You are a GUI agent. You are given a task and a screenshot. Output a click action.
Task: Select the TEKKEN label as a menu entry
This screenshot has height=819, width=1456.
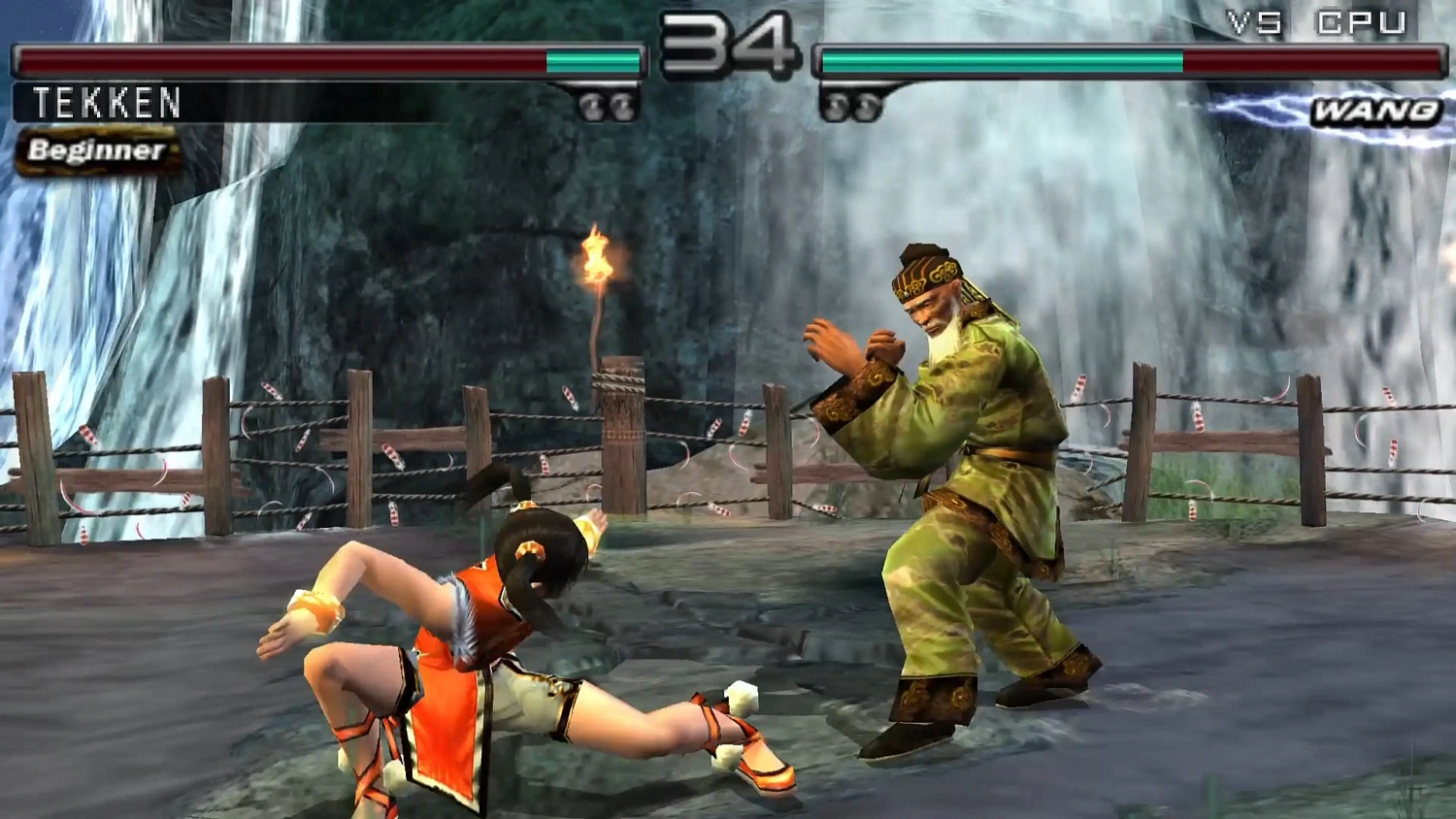tap(107, 103)
